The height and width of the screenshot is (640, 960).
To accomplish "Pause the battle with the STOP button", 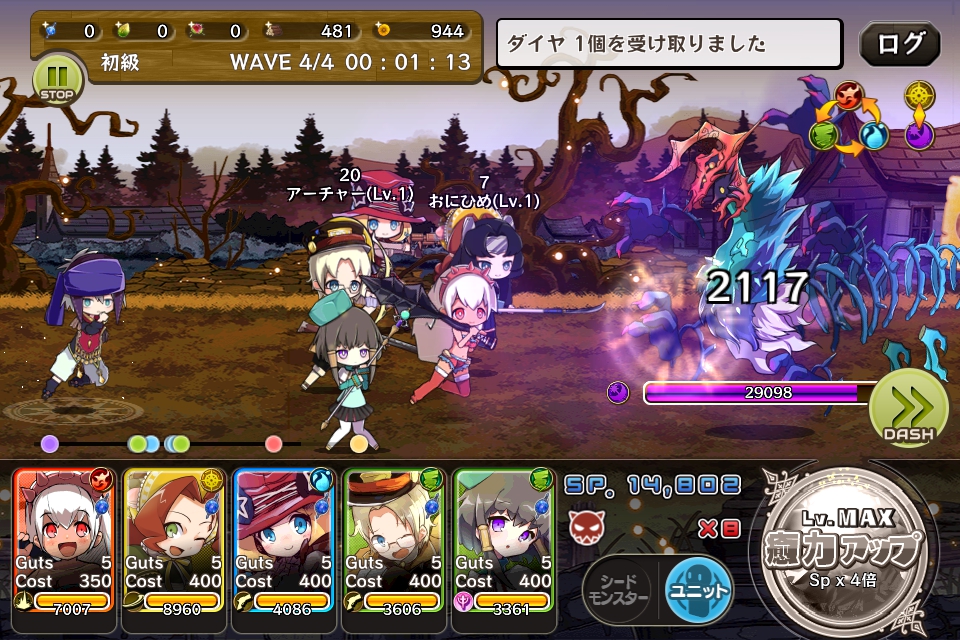I will coord(57,79).
